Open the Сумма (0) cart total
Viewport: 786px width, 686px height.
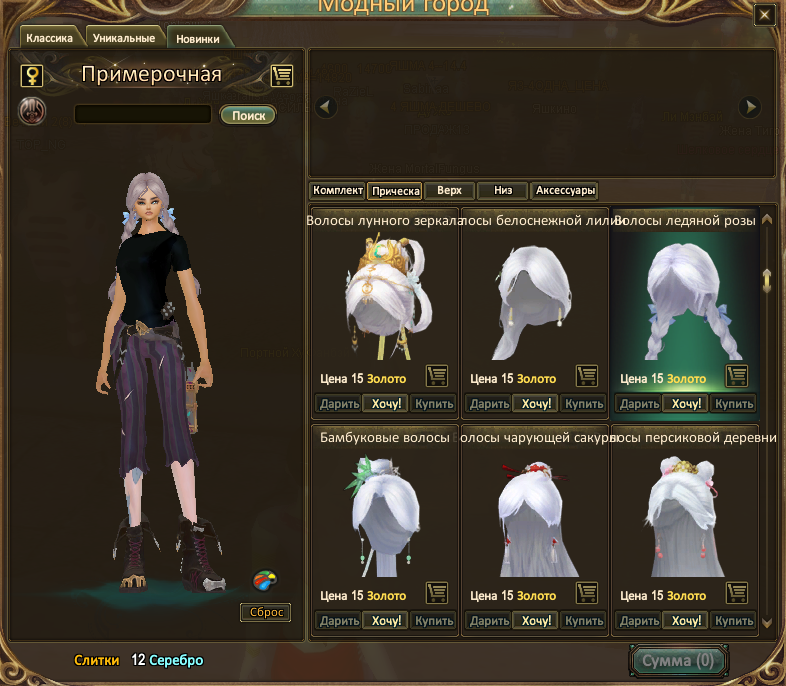tap(678, 661)
